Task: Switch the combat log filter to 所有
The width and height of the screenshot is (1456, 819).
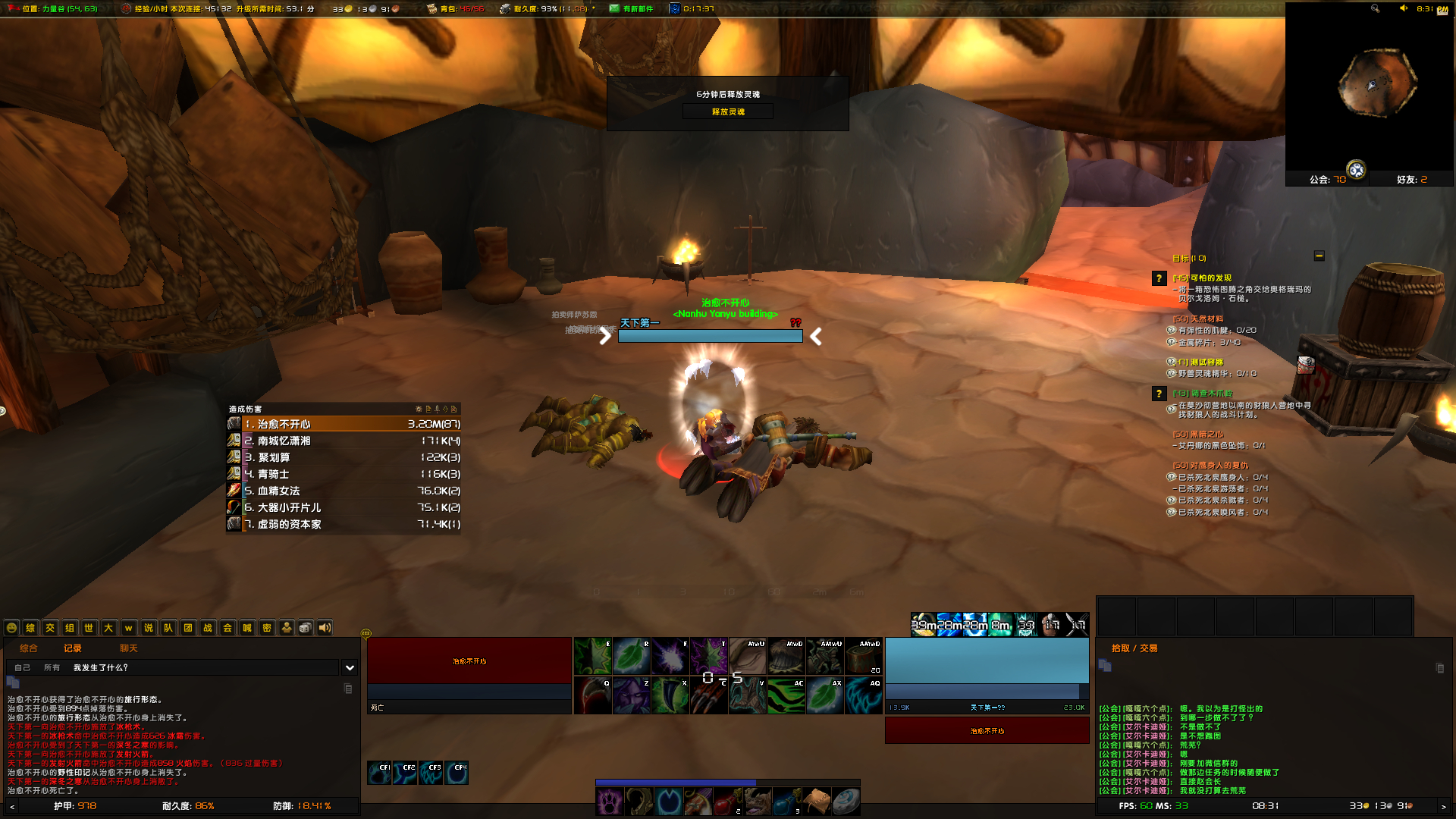Action: 53,668
